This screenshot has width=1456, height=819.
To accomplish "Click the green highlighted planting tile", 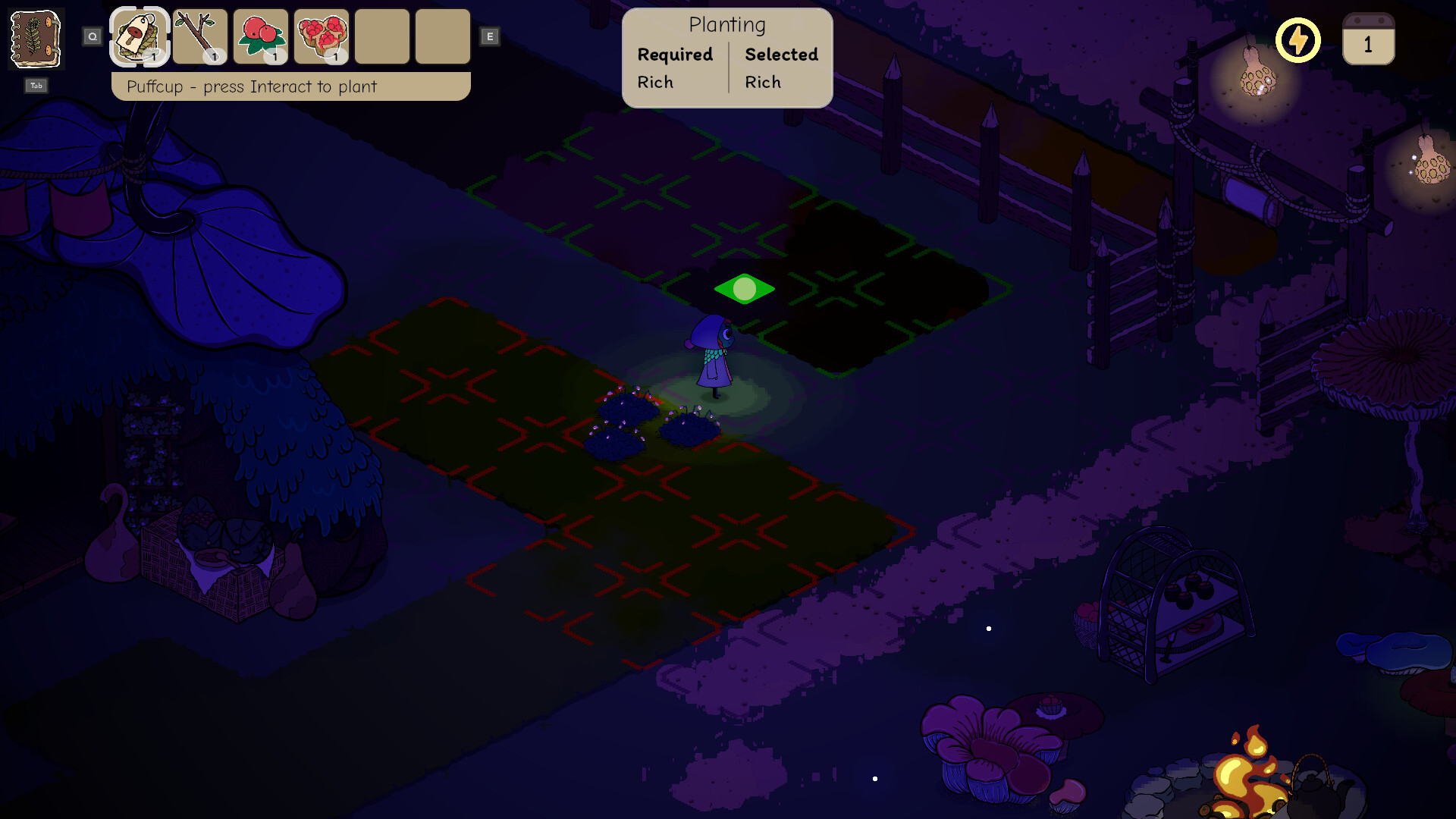I will pos(744,288).
